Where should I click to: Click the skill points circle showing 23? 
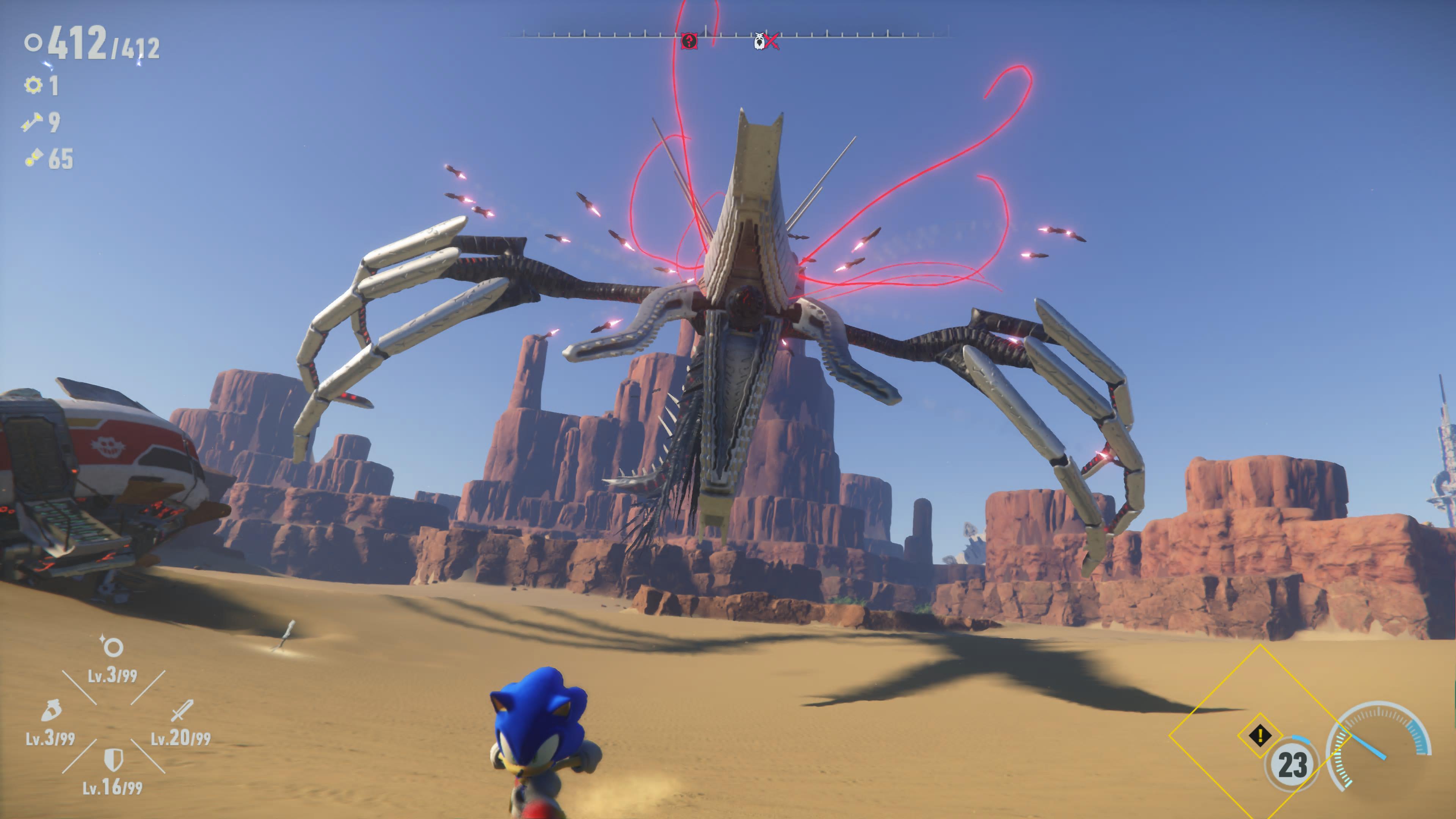1292,765
